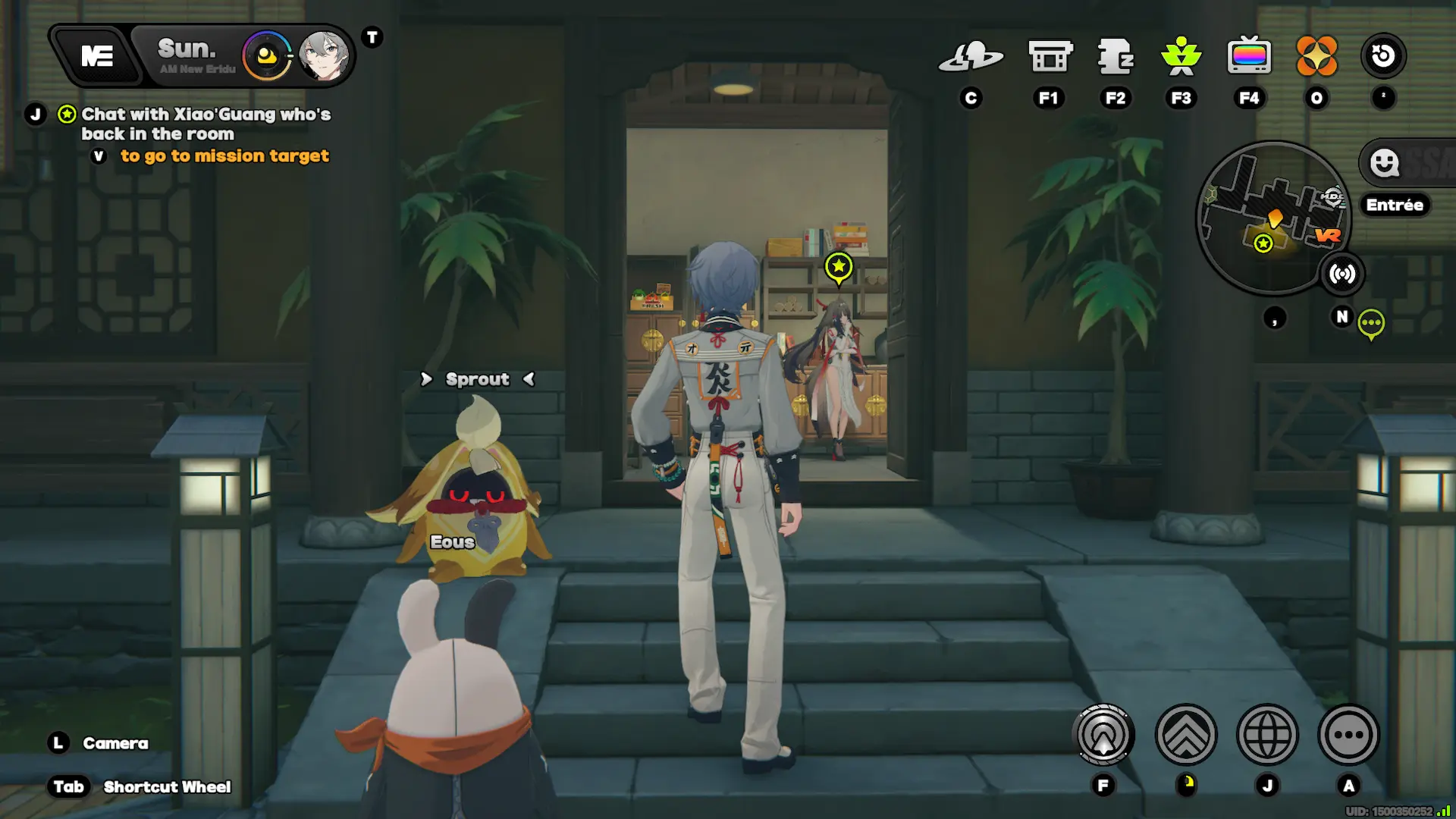Image resolution: width=1456 pixels, height=819 pixels.
Task: Activate the camera reset icon top right
Action: [x=1385, y=54]
